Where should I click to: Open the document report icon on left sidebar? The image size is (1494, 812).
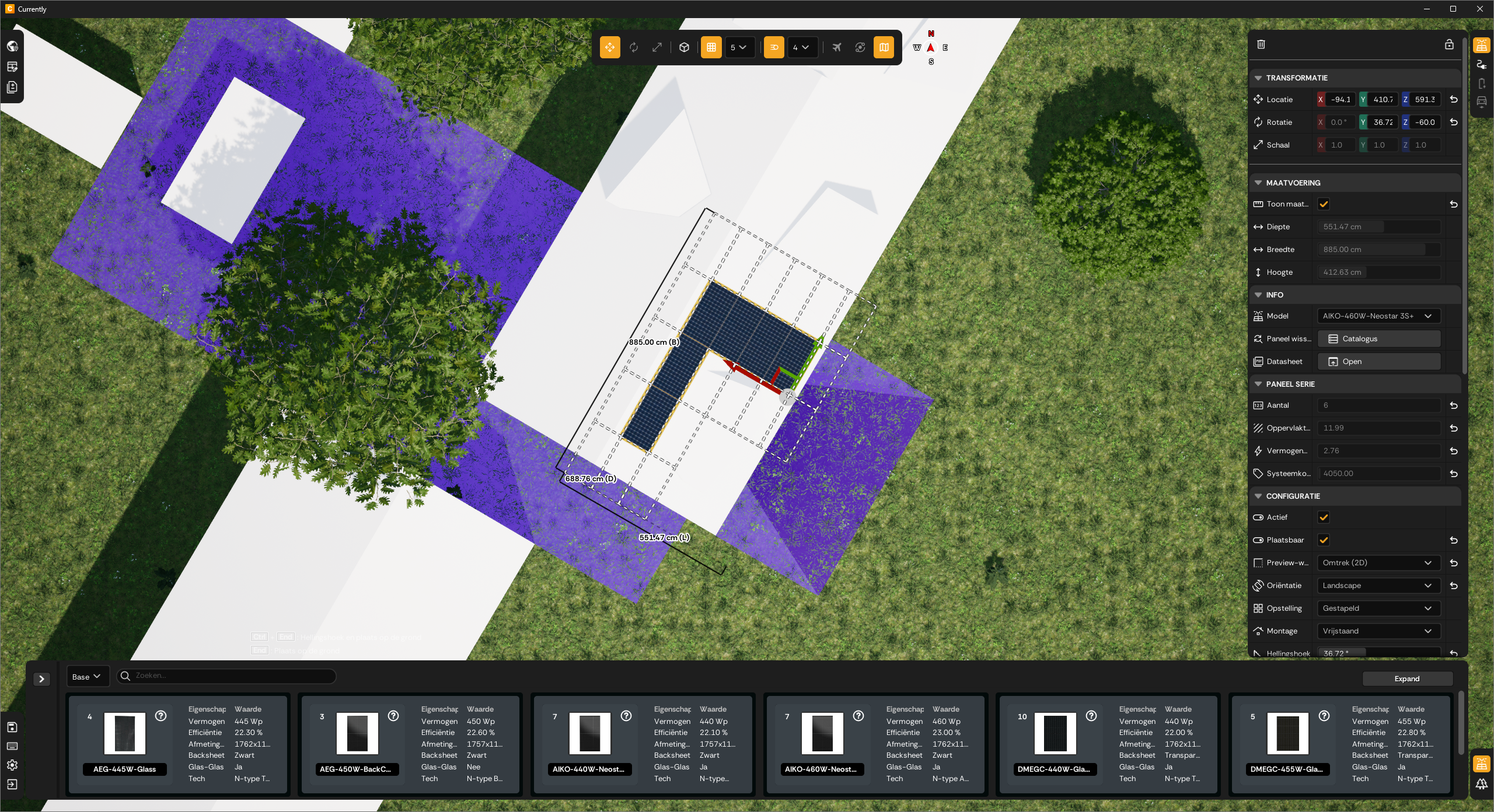tap(12, 87)
